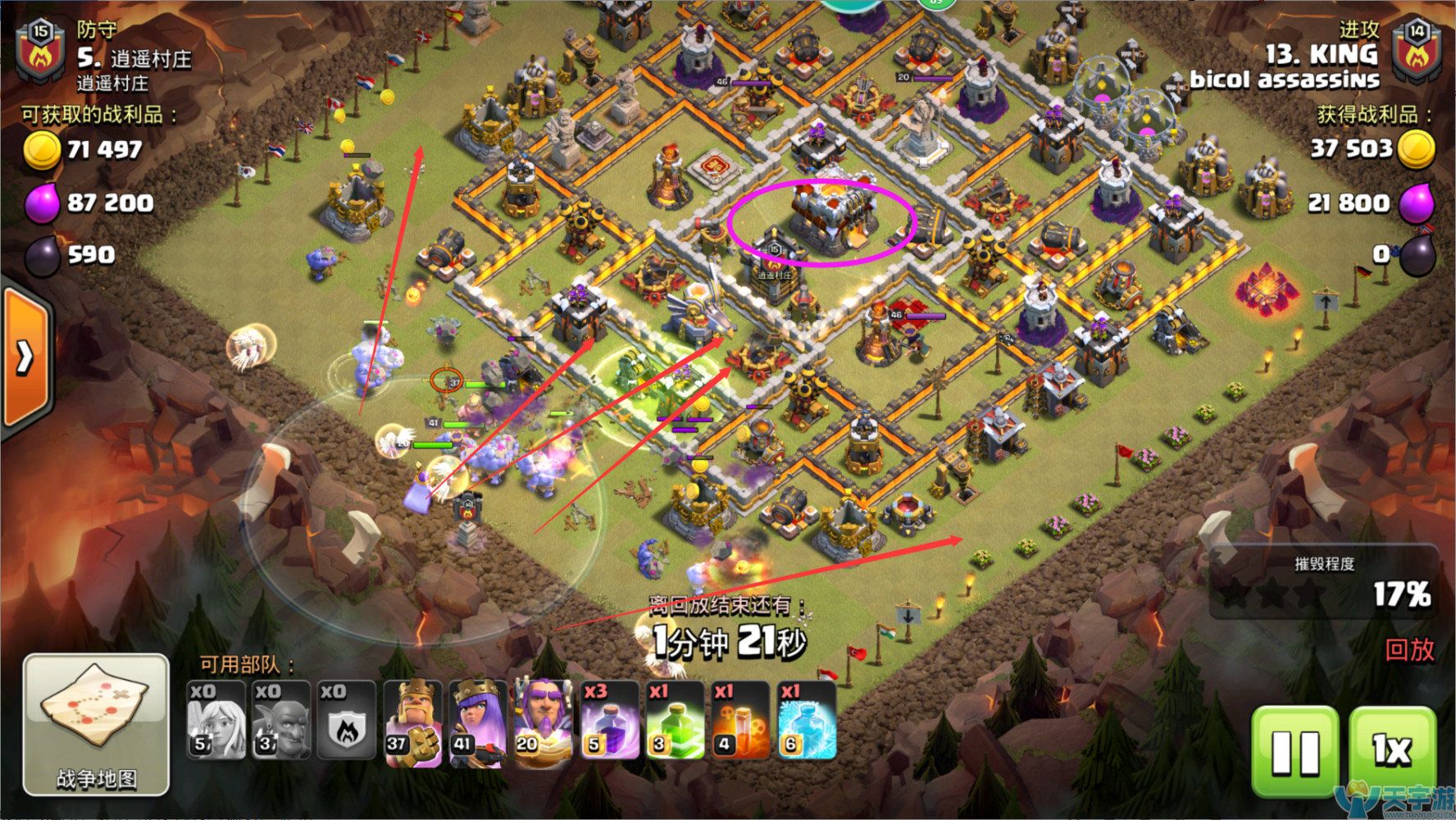Image resolution: width=1456 pixels, height=820 pixels.
Task: Select the green Jump spell
Action: [675, 721]
